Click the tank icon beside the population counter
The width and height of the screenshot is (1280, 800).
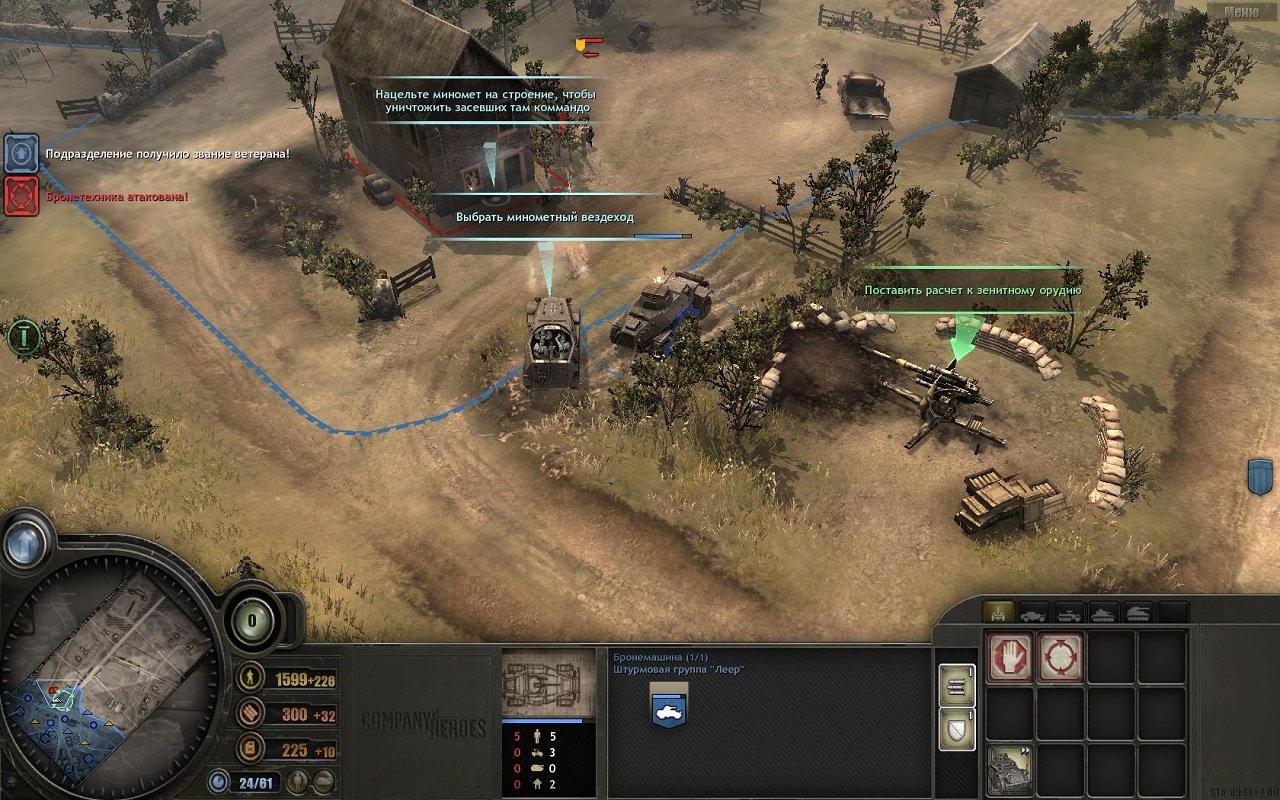(x=323, y=782)
